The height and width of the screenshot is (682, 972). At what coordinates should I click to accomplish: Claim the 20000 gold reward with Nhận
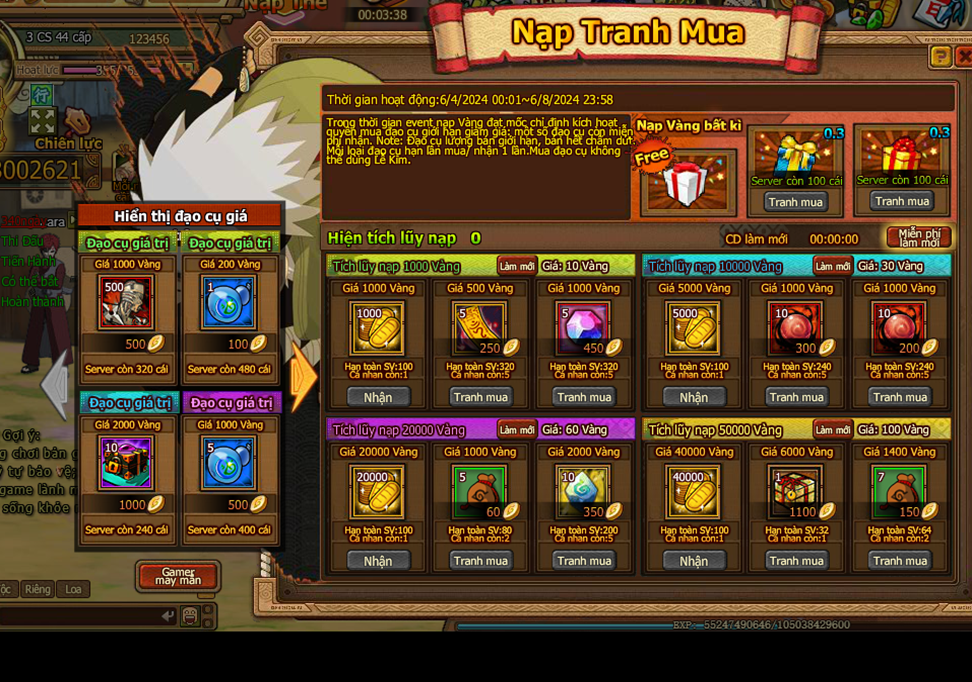(378, 561)
